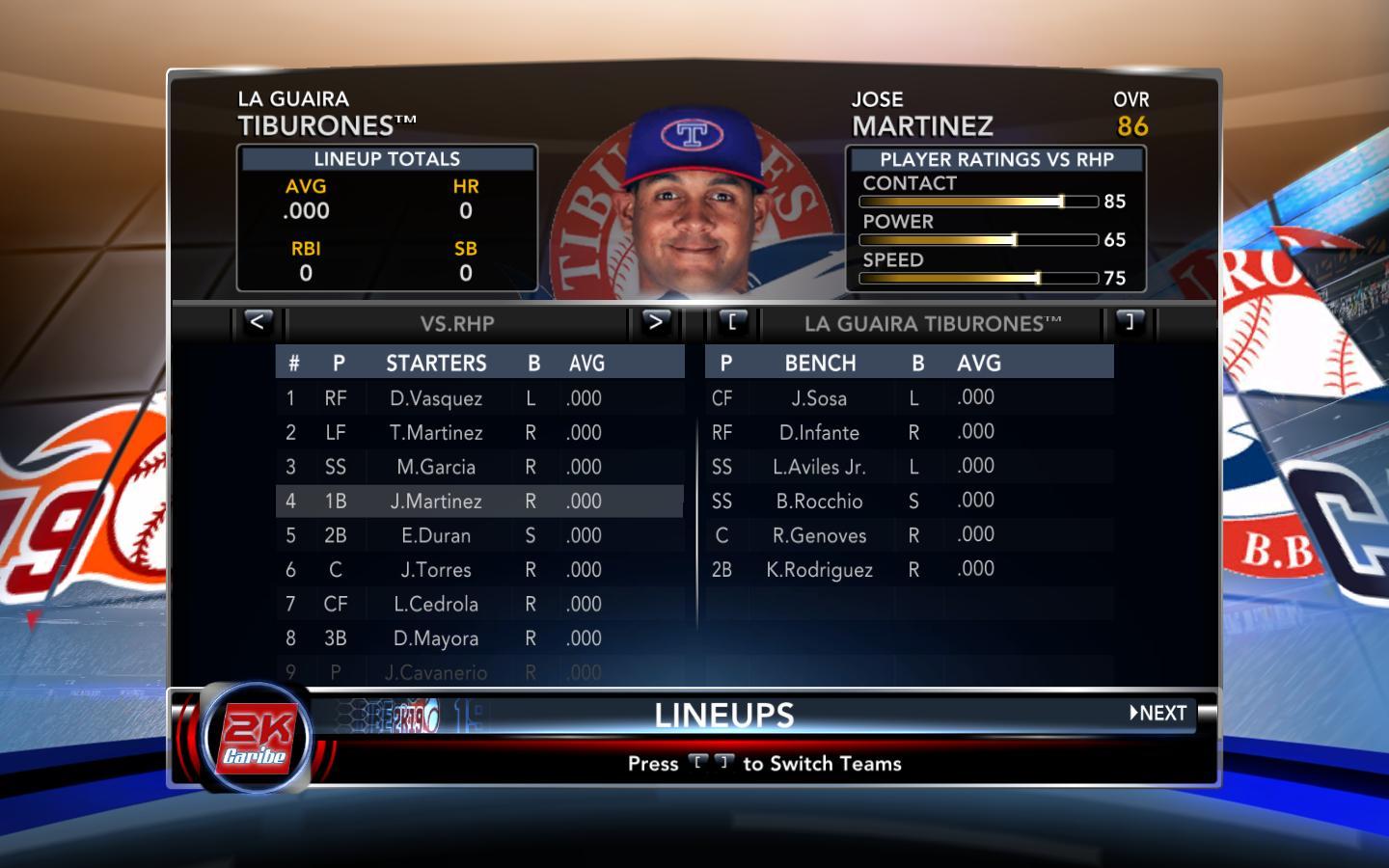Choose bench player D.Infante
Image resolution: width=1389 pixels, height=868 pixels.
pos(819,433)
